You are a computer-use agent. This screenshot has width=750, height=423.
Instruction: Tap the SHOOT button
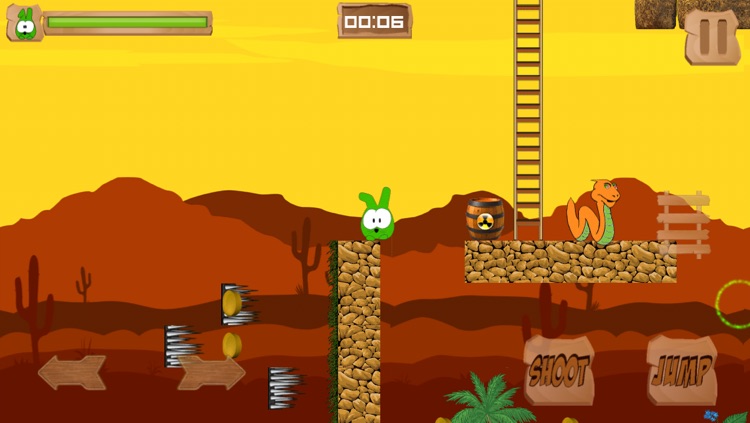coord(559,371)
